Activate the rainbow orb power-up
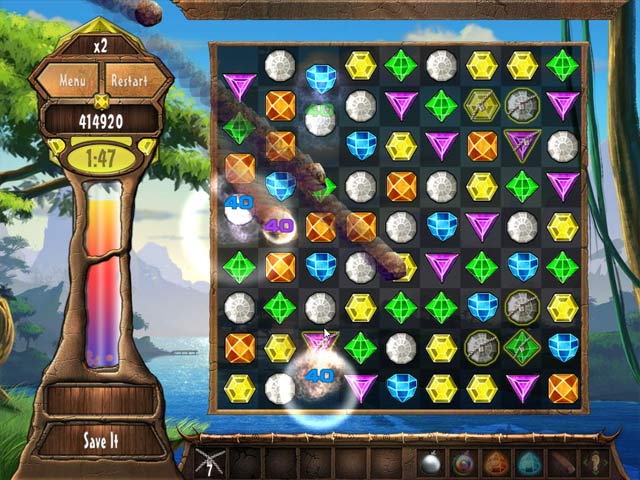Image resolution: width=640 pixels, height=480 pixels. [x=463, y=462]
